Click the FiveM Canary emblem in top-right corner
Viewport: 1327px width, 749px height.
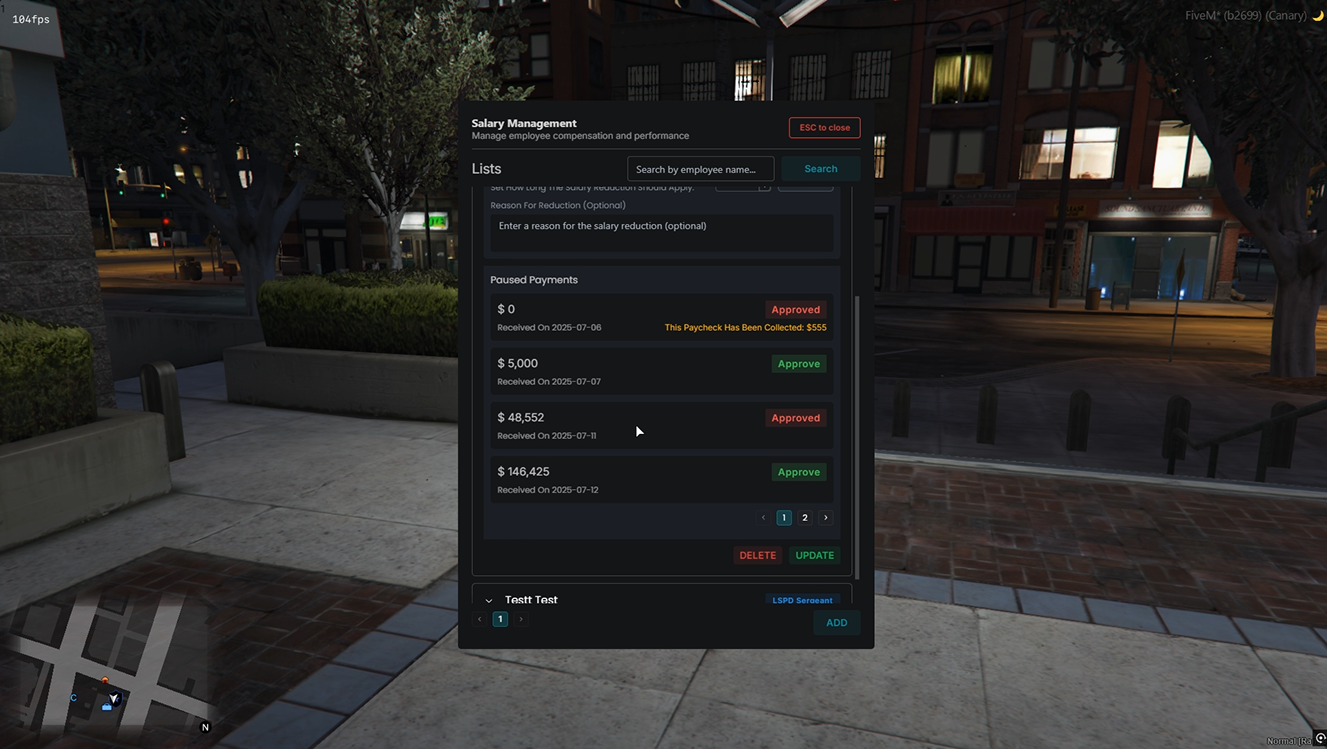click(x=1317, y=15)
